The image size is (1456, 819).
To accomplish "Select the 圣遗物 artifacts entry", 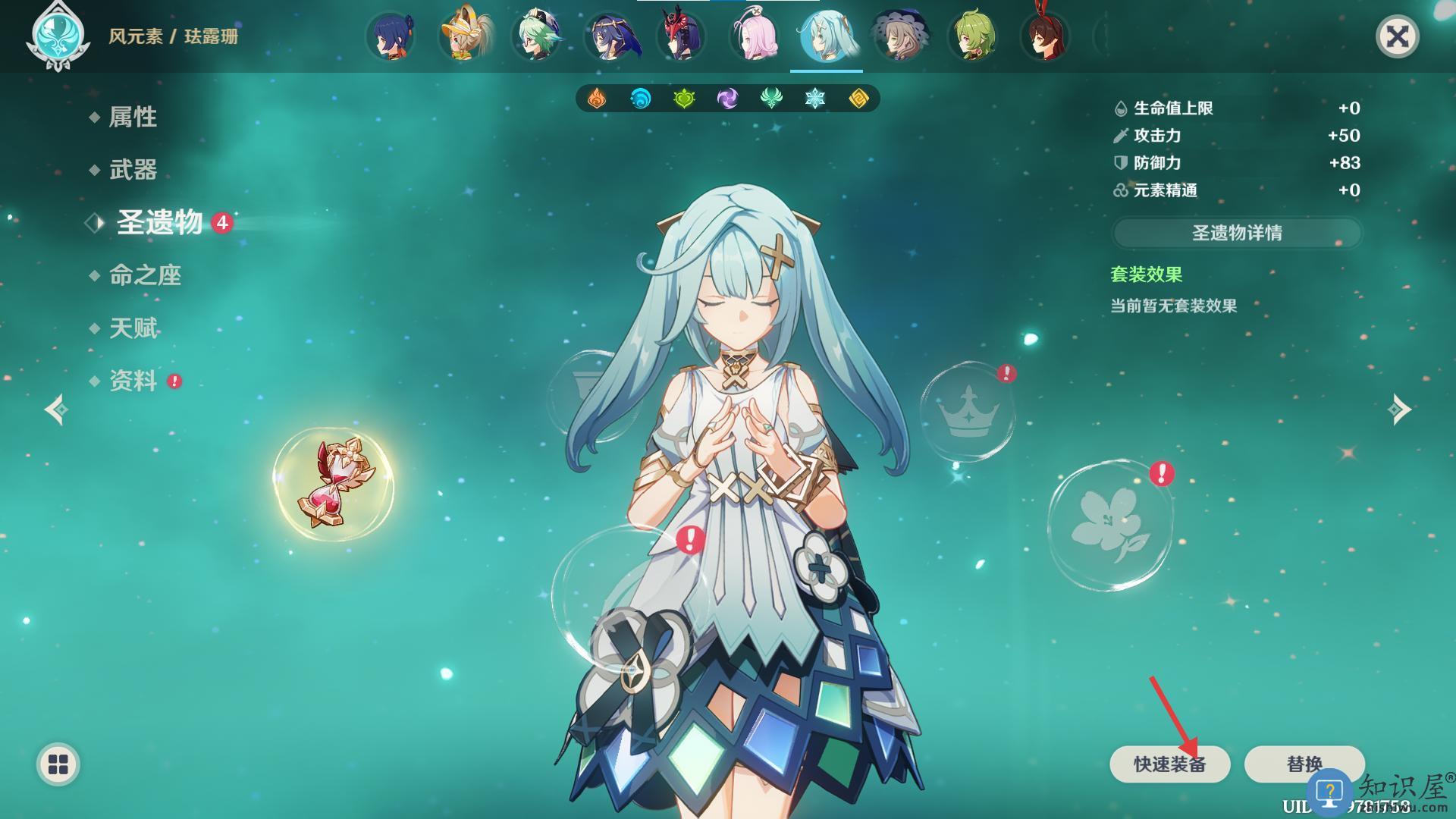I will (x=159, y=223).
